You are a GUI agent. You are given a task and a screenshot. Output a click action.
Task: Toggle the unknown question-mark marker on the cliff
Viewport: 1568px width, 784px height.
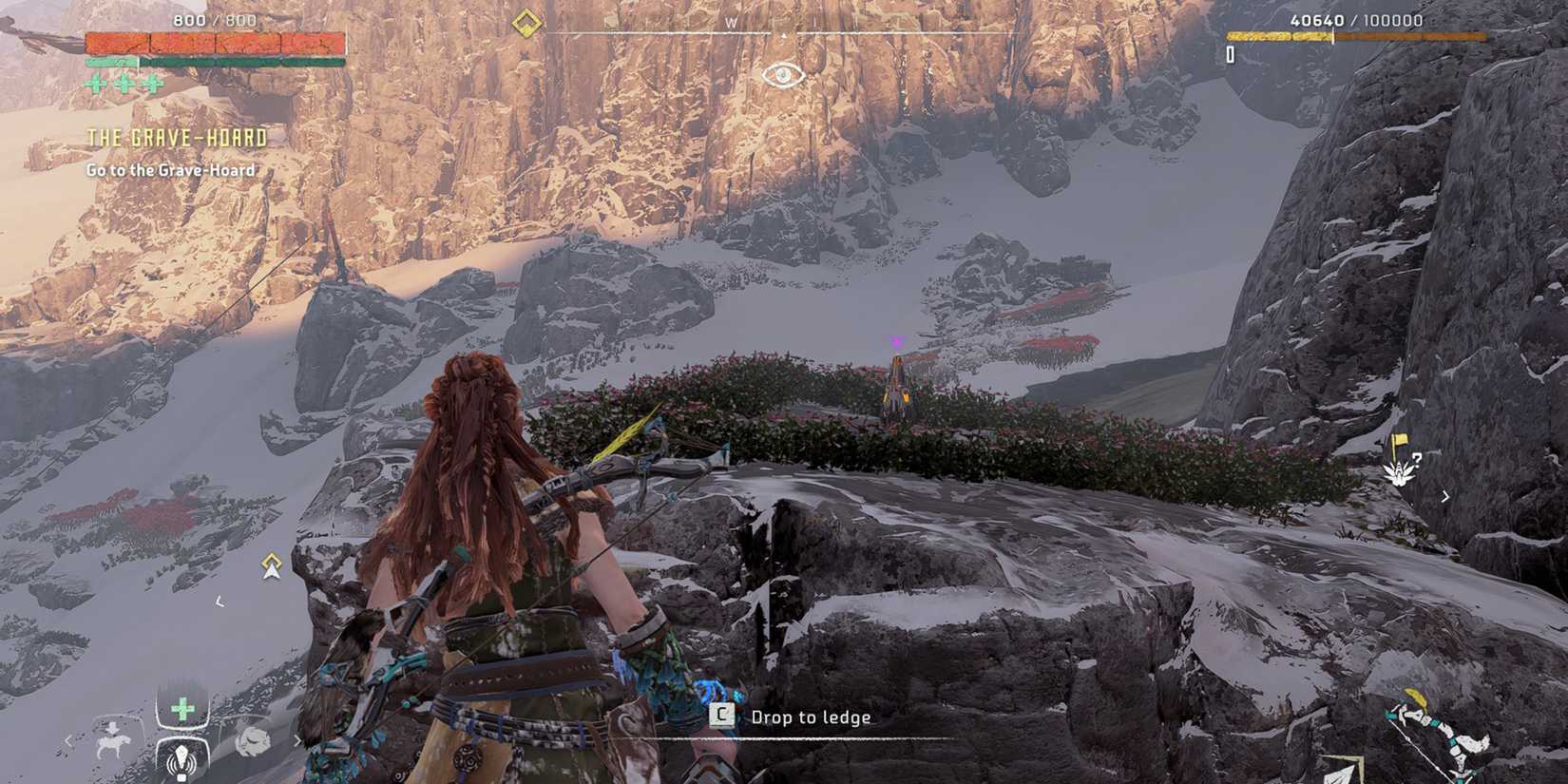click(x=1418, y=460)
